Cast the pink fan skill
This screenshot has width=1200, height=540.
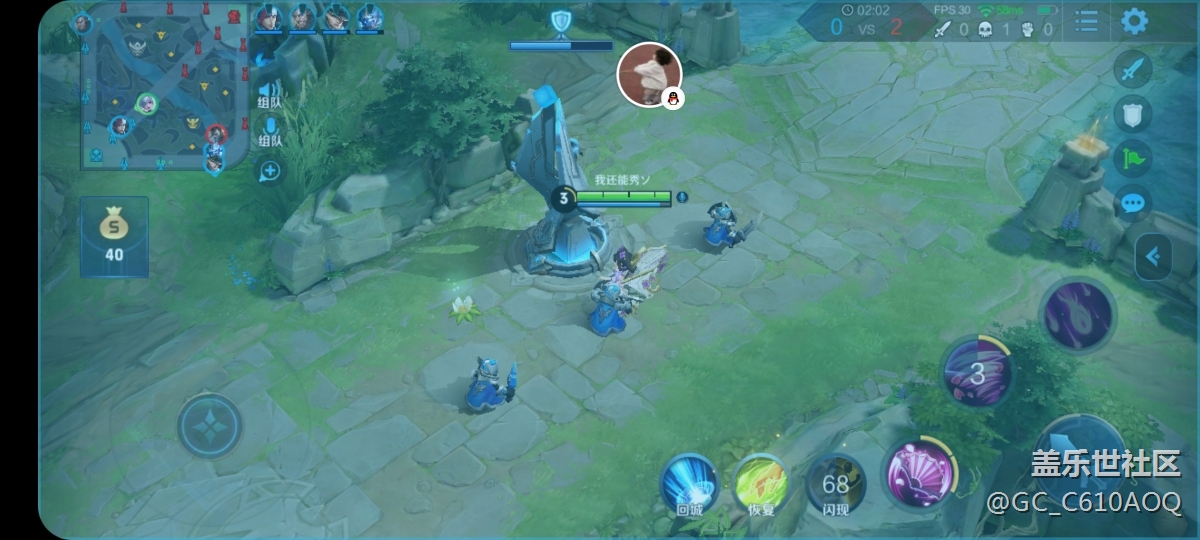[918, 473]
